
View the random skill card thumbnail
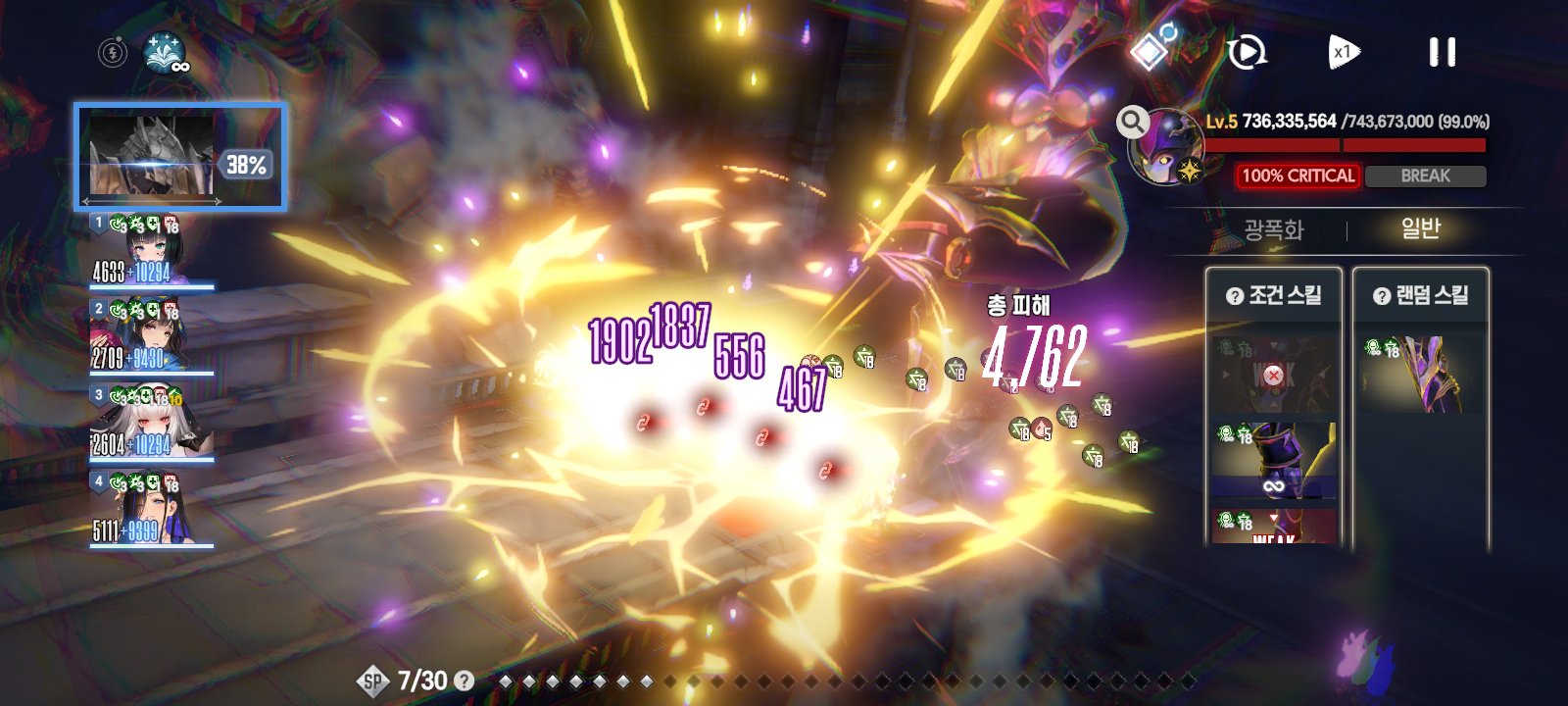(1420, 374)
